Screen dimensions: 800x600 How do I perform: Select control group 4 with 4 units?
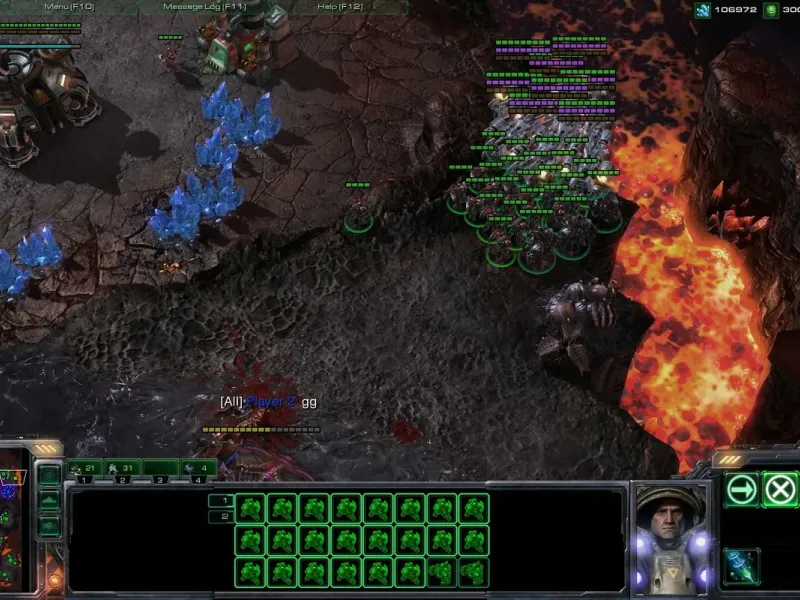pos(198,468)
